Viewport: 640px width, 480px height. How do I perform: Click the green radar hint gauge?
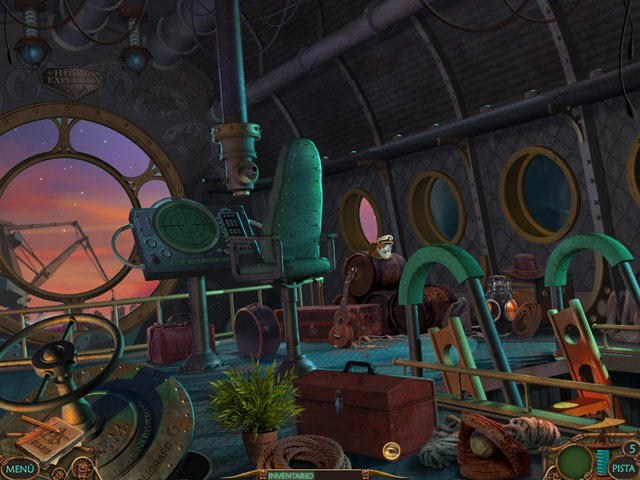[575, 463]
